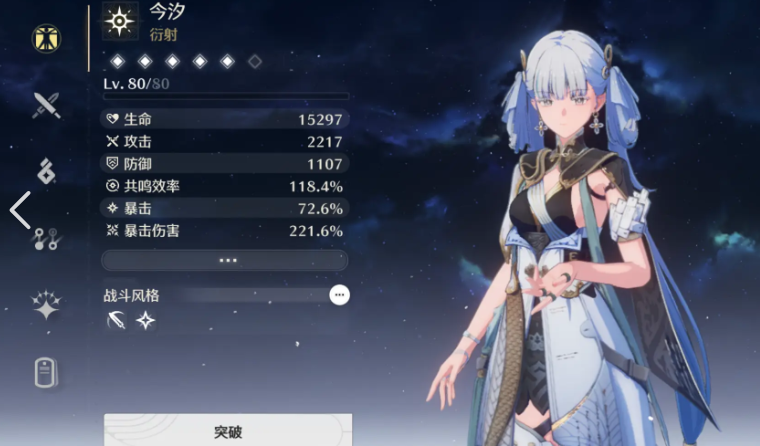This screenshot has height=446, width=760.
Task: Select the 生命 stat row
Action: click(x=225, y=119)
